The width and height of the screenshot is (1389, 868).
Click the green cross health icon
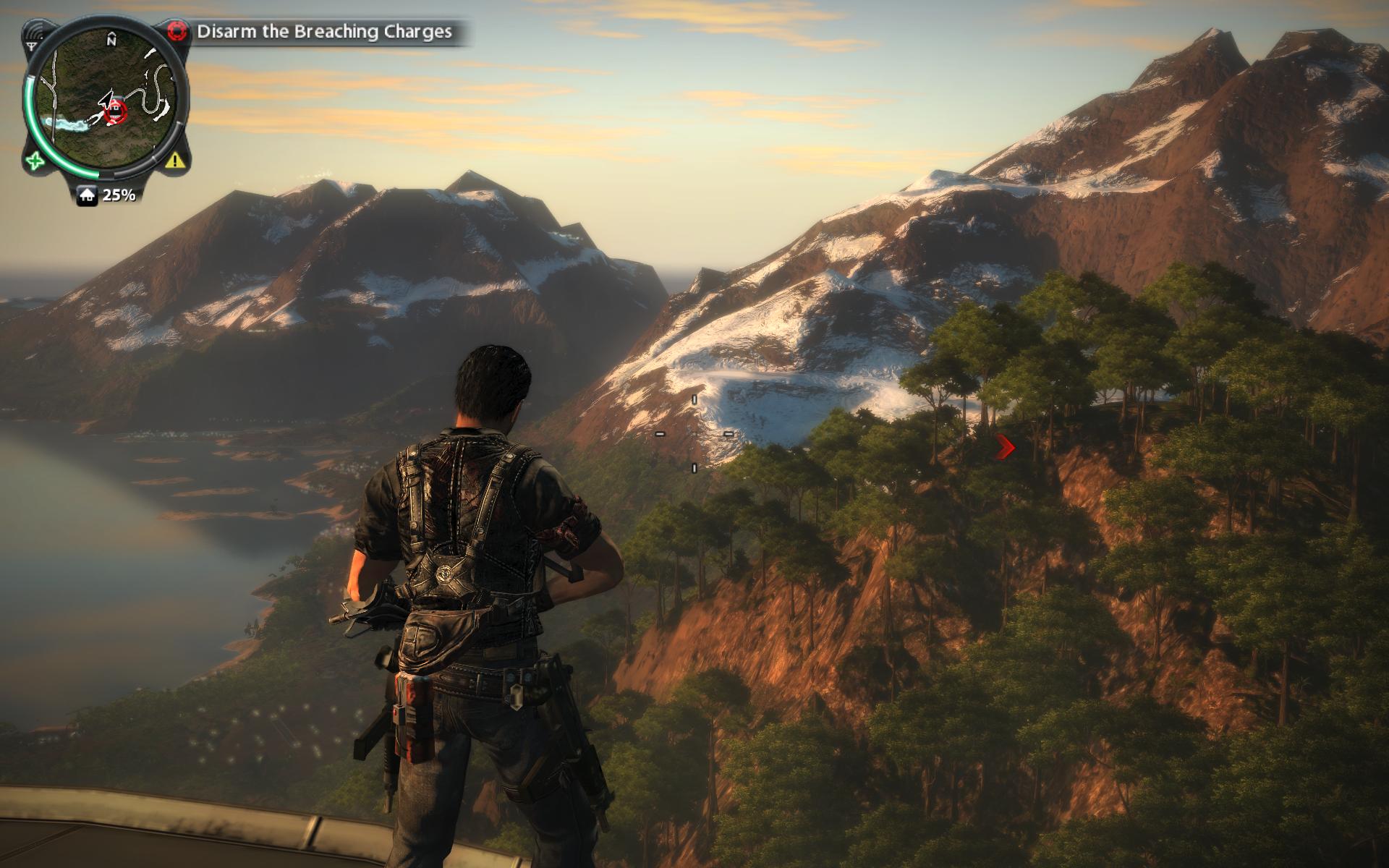(34, 161)
